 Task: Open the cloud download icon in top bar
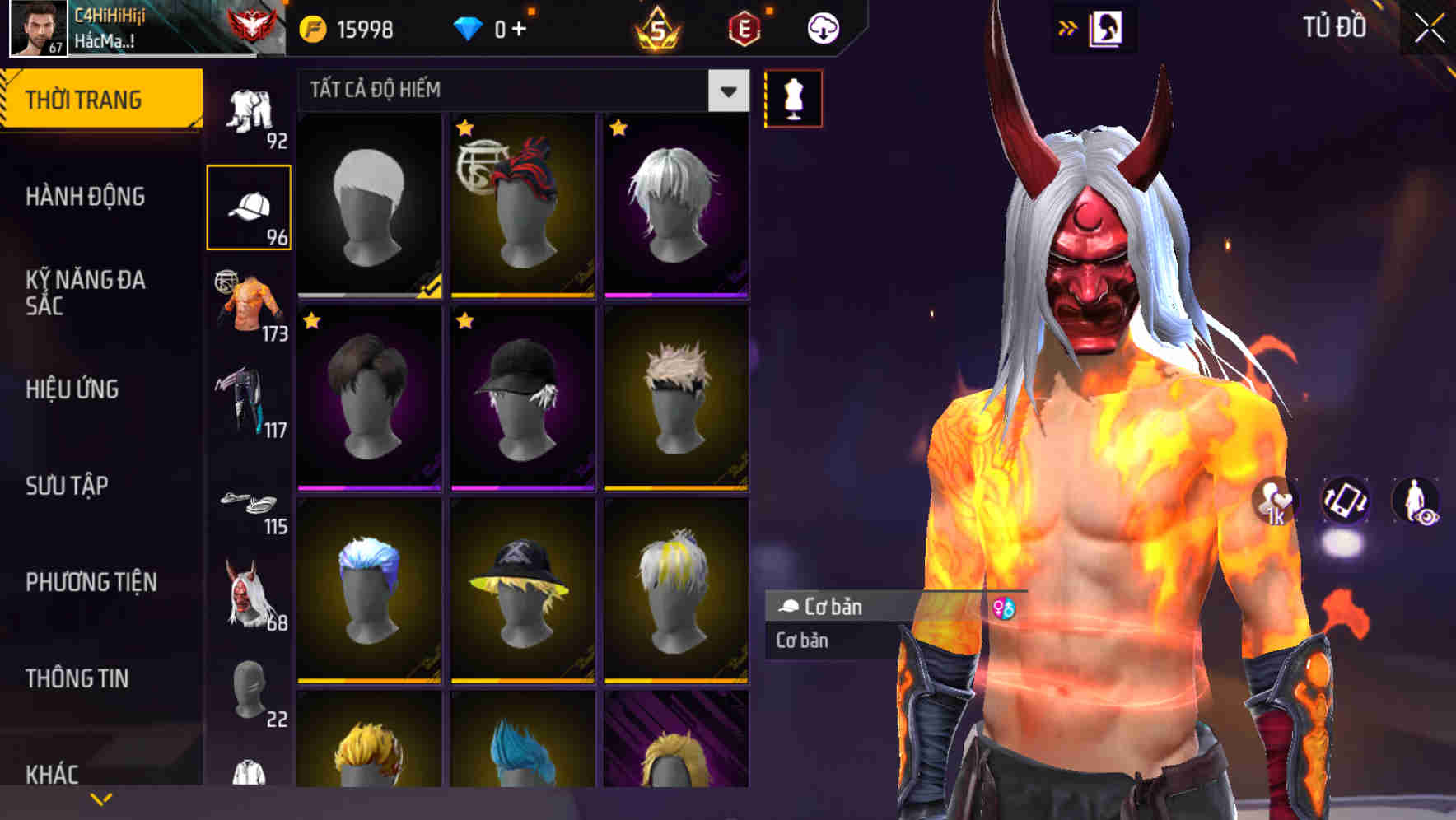coord(821,27)
